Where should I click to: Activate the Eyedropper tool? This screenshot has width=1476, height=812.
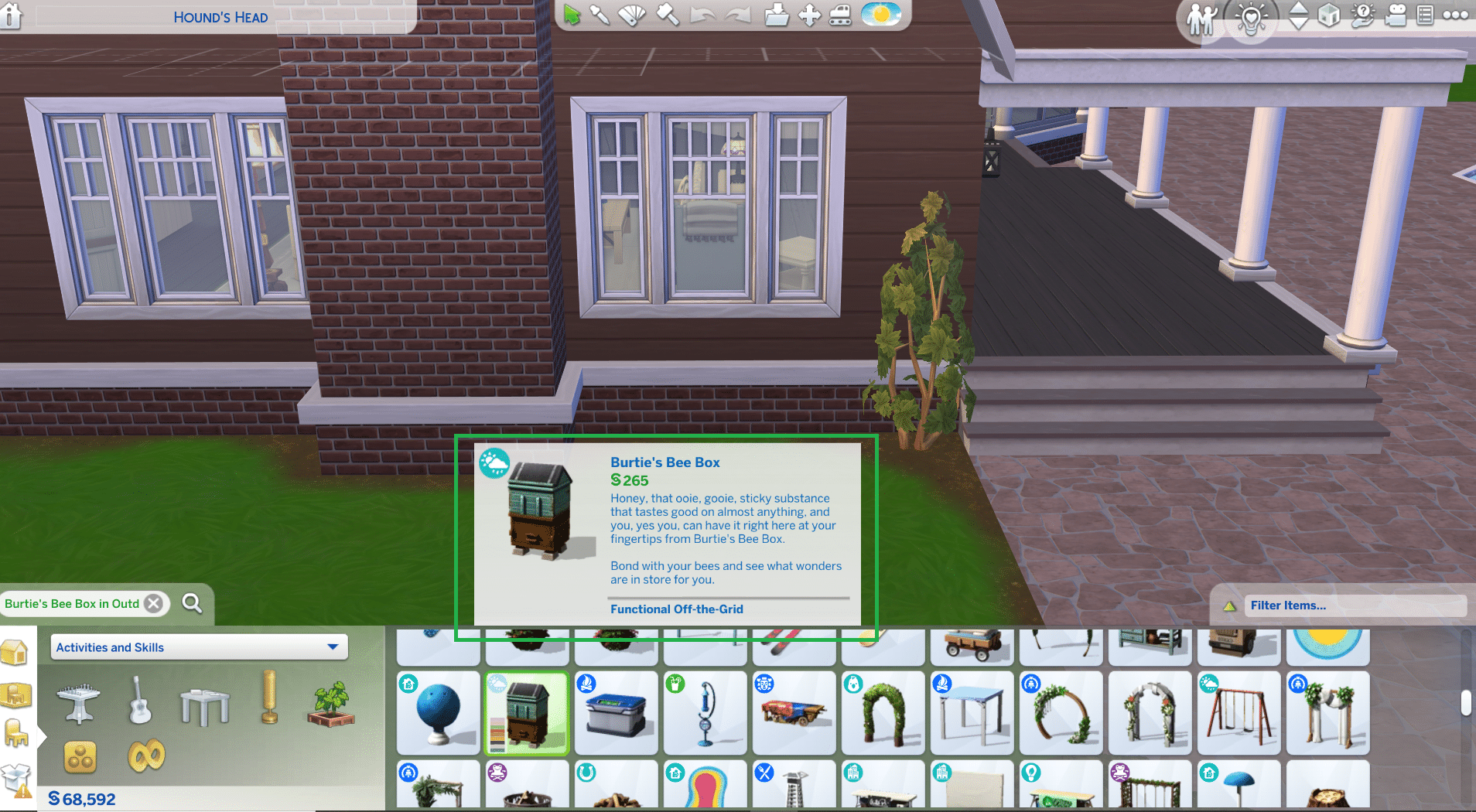coord(600,15)
